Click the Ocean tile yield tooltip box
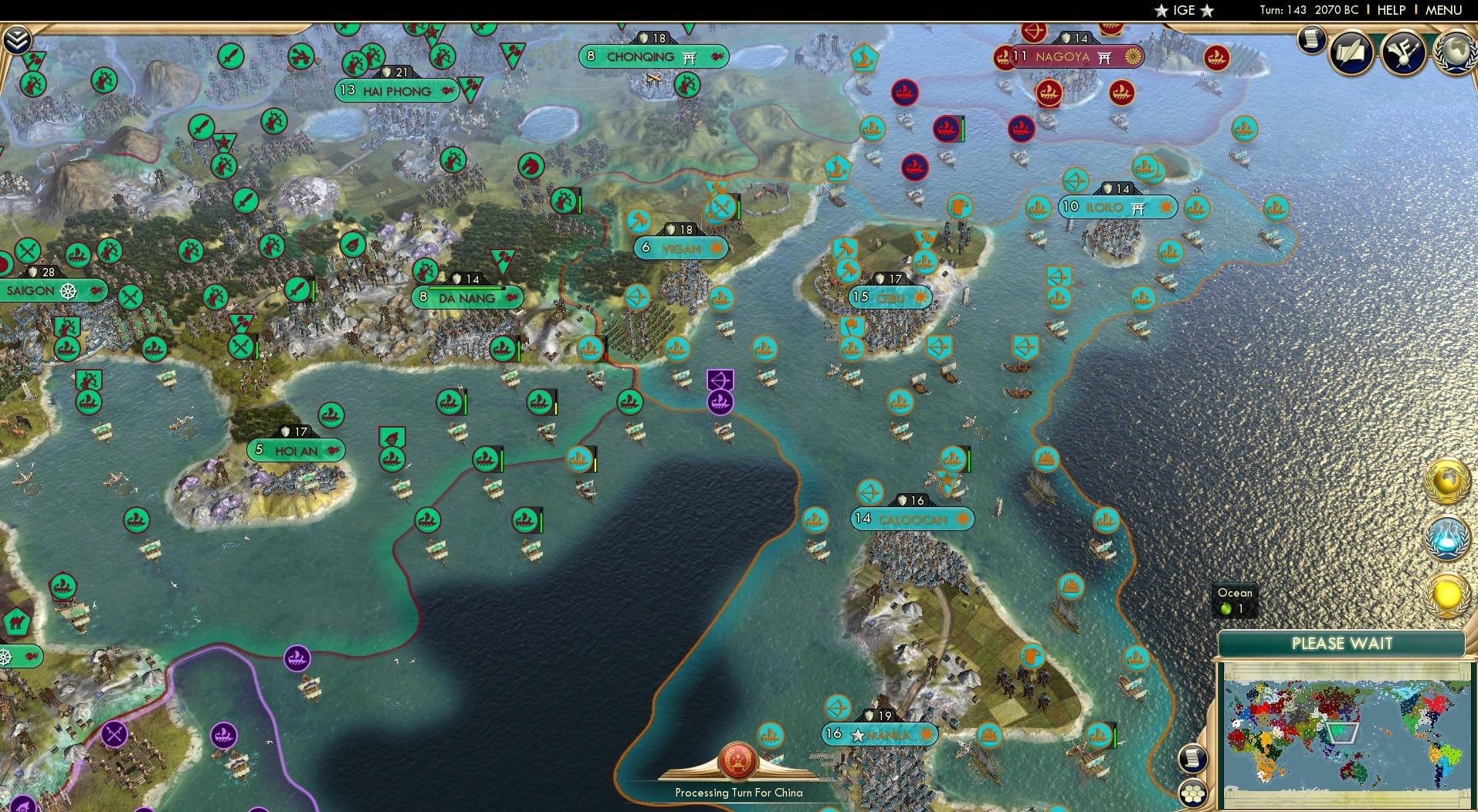Screen dimensions: 1478x812 [x=1235, y=601]
